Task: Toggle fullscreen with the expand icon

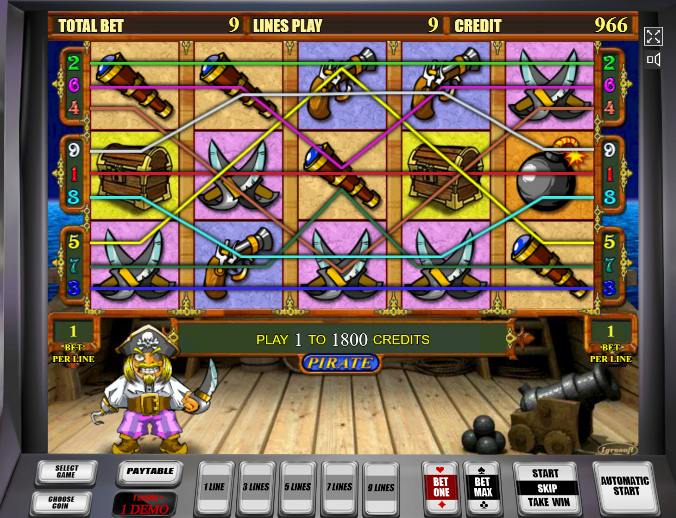Action: (x=653, y=37)
